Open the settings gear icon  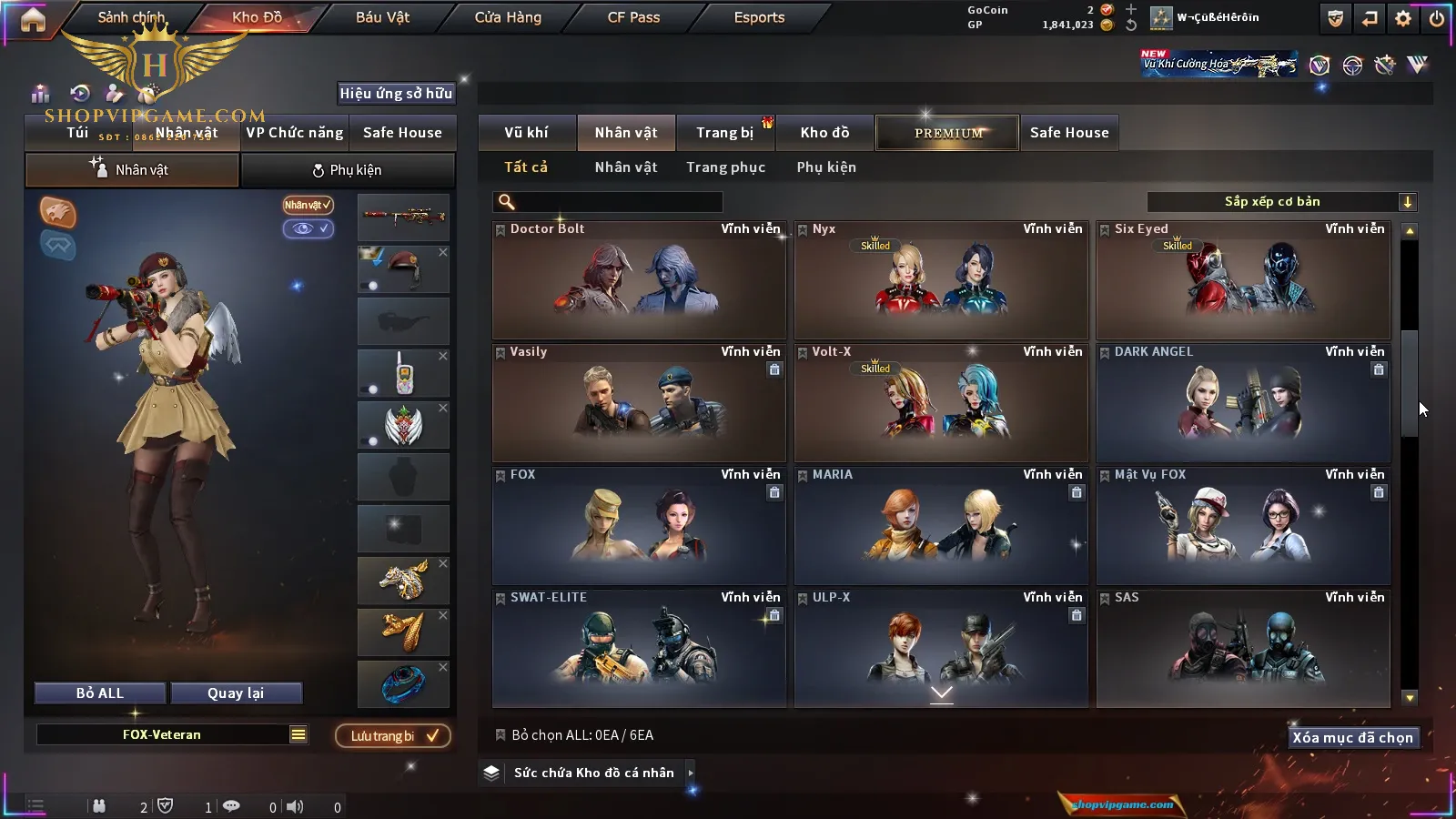(x=1403, y=18)
